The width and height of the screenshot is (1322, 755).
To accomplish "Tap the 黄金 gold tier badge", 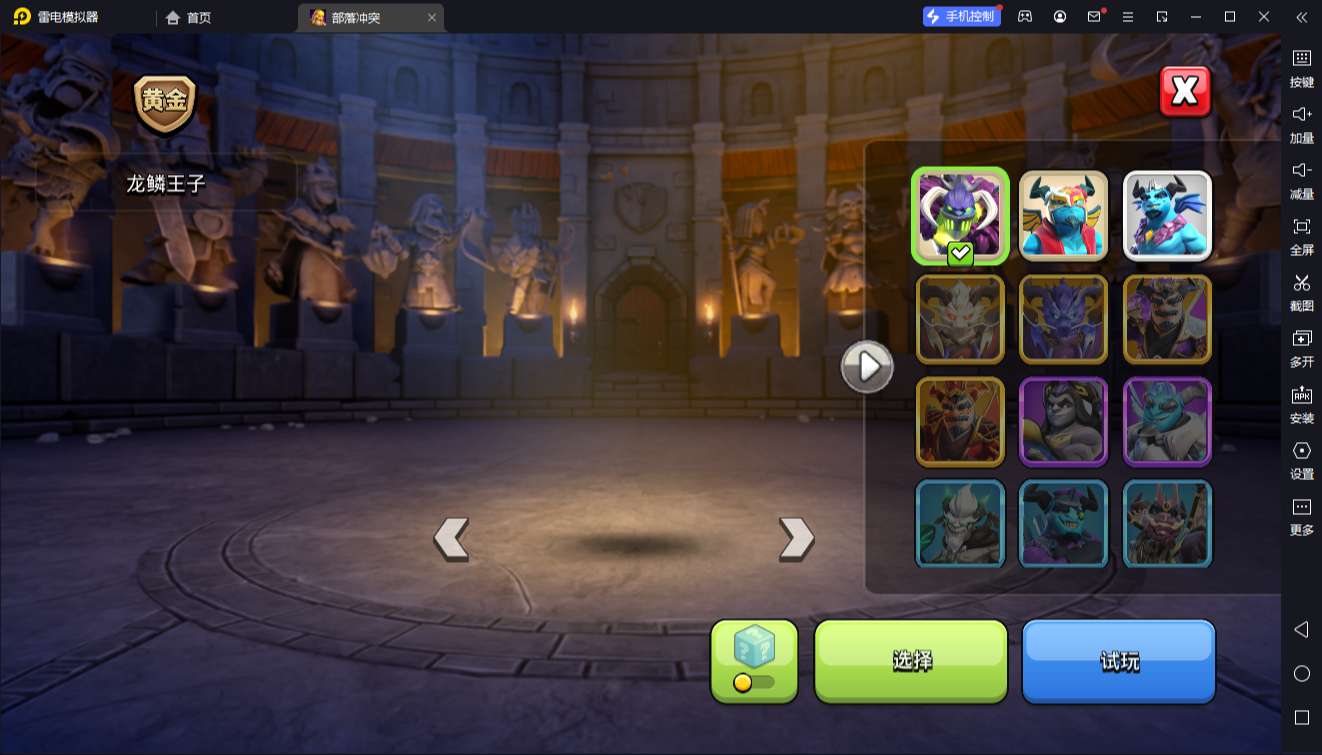I will click(x=165, y=103).
